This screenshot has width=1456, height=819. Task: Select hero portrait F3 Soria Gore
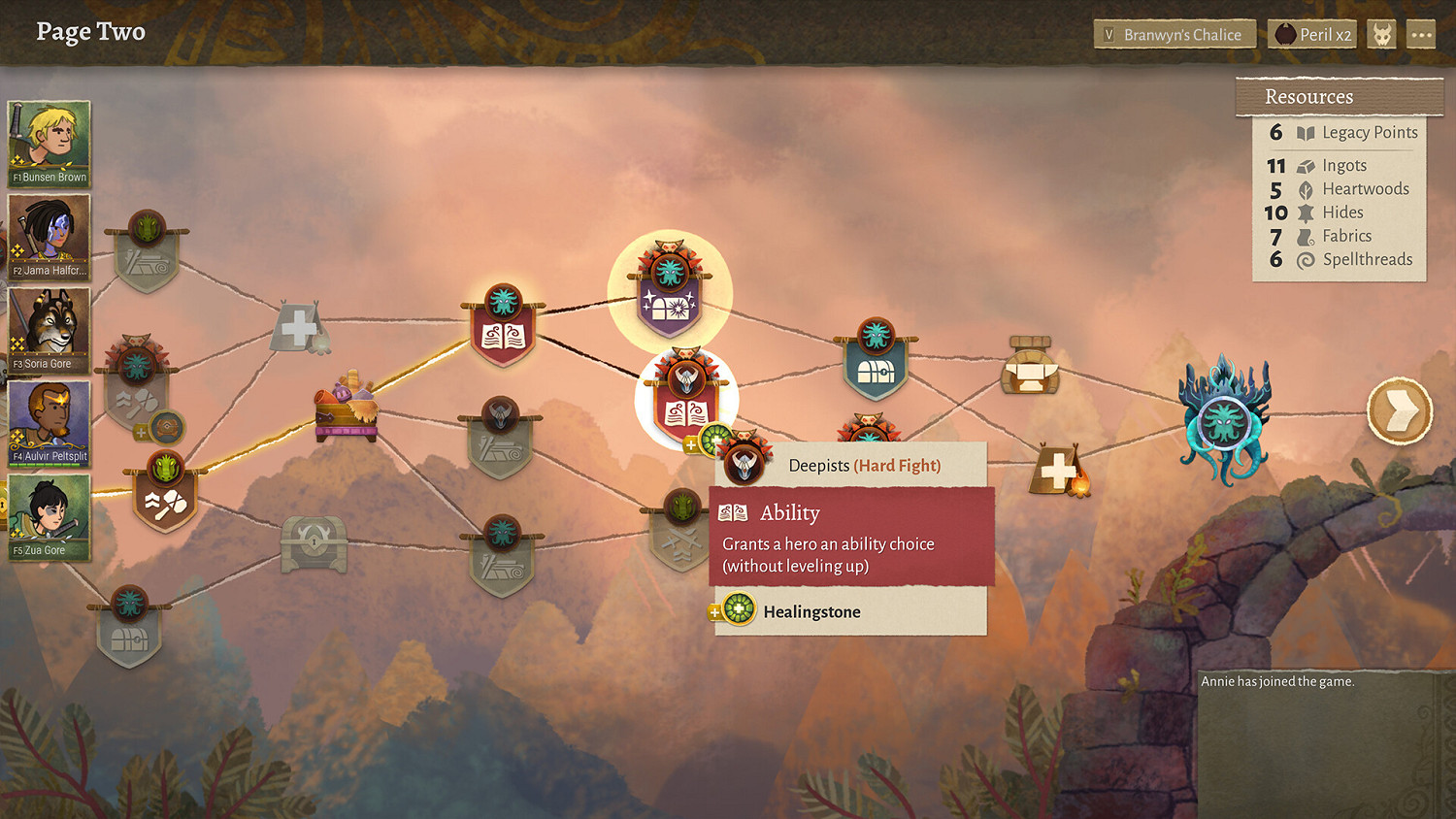[48, 330]
